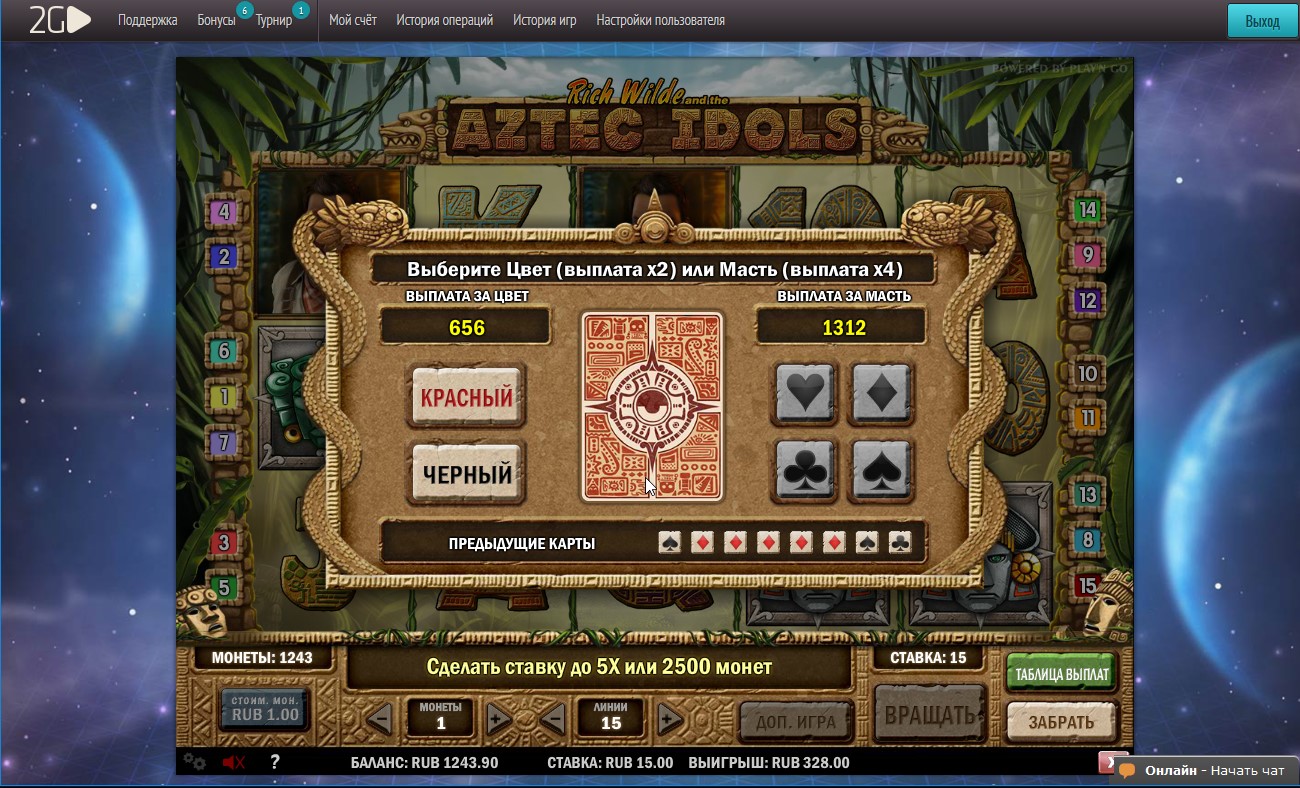Pick the hearts suit button
Screen dimensions: 1300x788
click(805, 393)
